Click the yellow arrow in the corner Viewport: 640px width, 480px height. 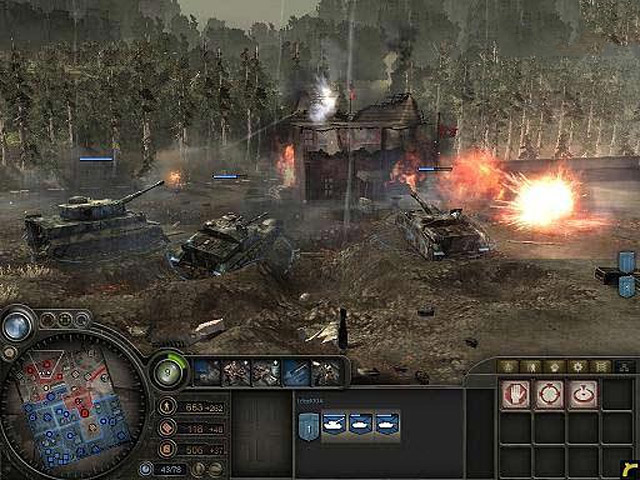click(x=628, y=469)
